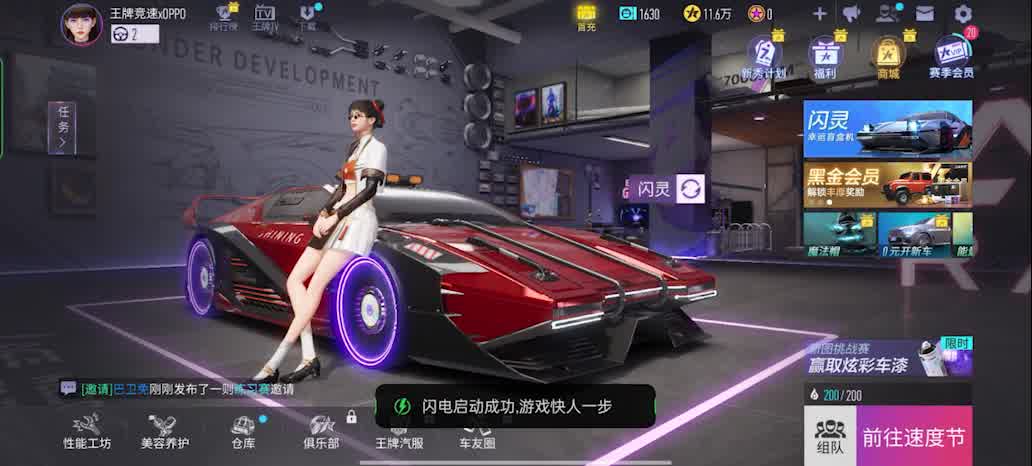
Task: Open the player avatar profile
Action: tap(81, 24)
